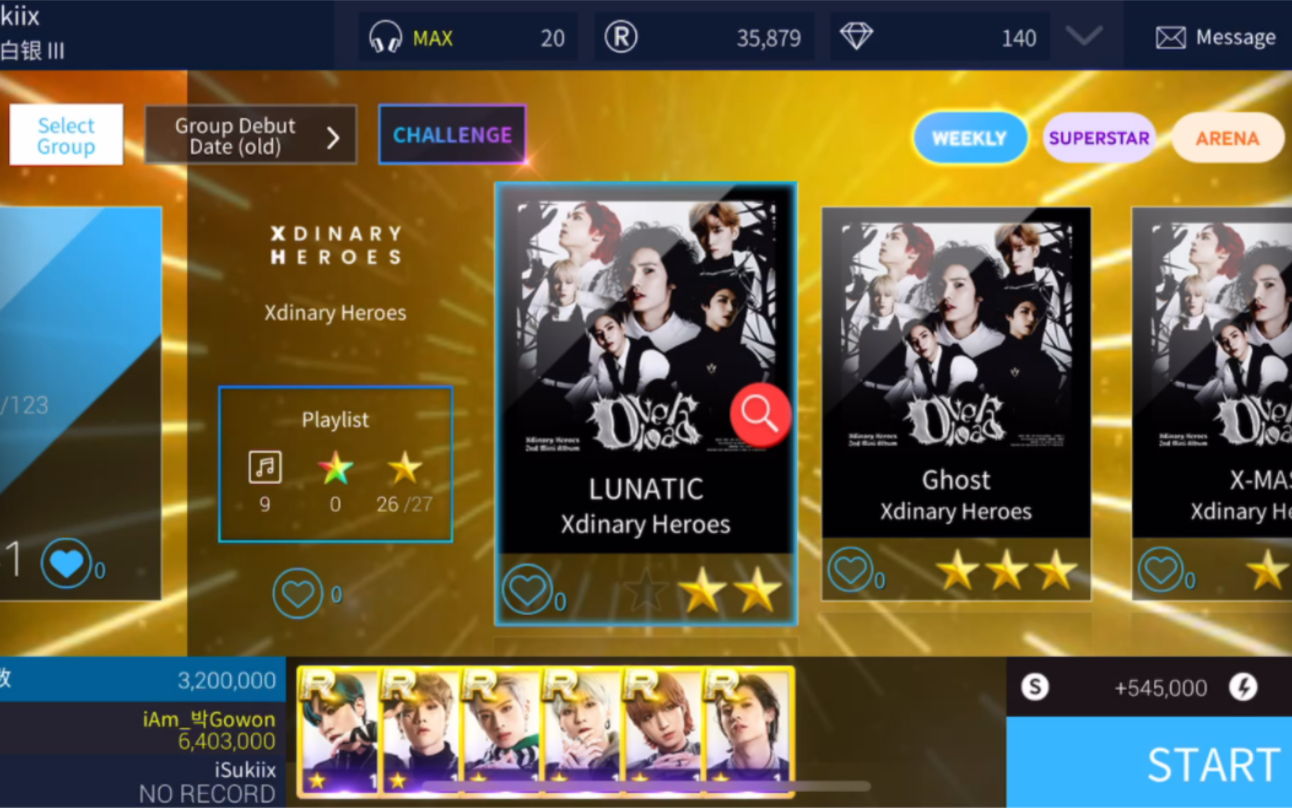Expand the currency dropdown at the top bar

1082,37
